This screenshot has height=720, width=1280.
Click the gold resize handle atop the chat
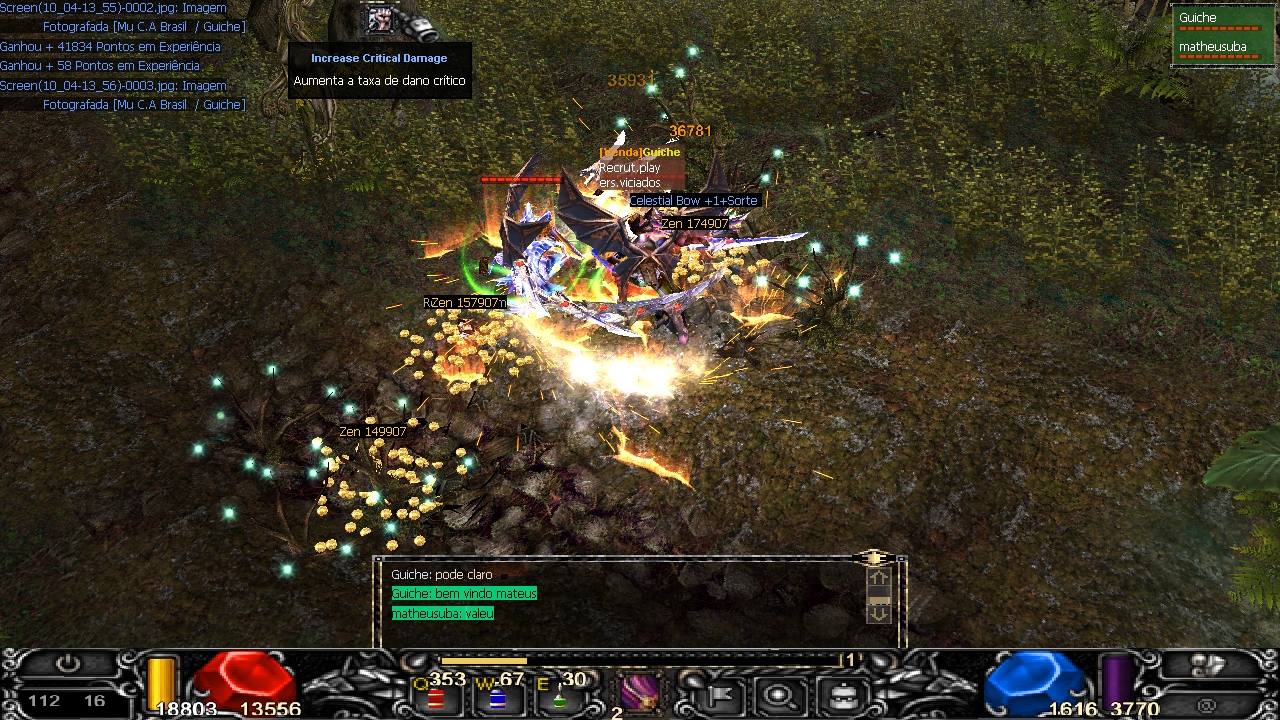[x=874, y=557]
